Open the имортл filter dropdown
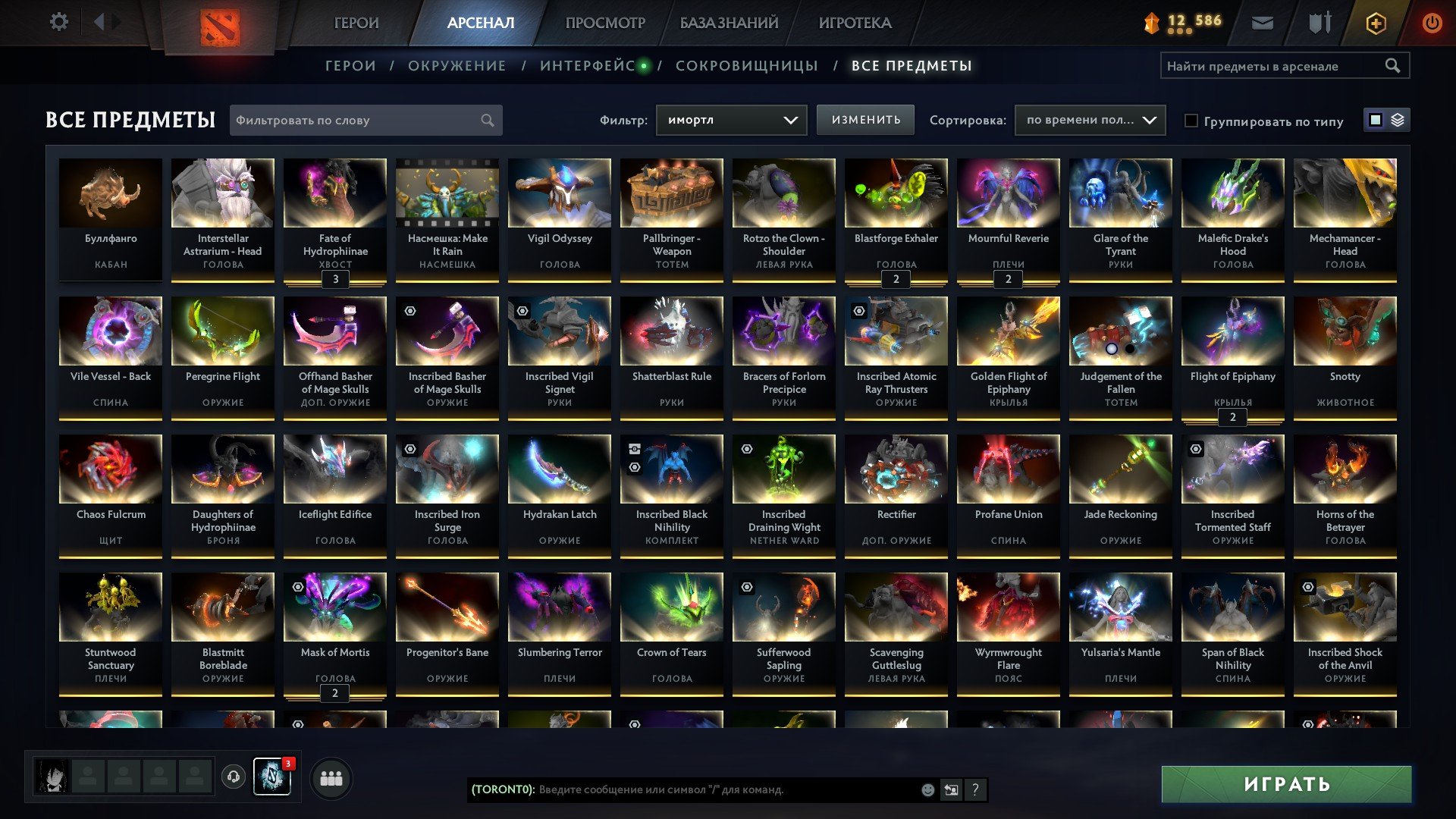This screenshot has height=819, width=1456. (730, 120)
